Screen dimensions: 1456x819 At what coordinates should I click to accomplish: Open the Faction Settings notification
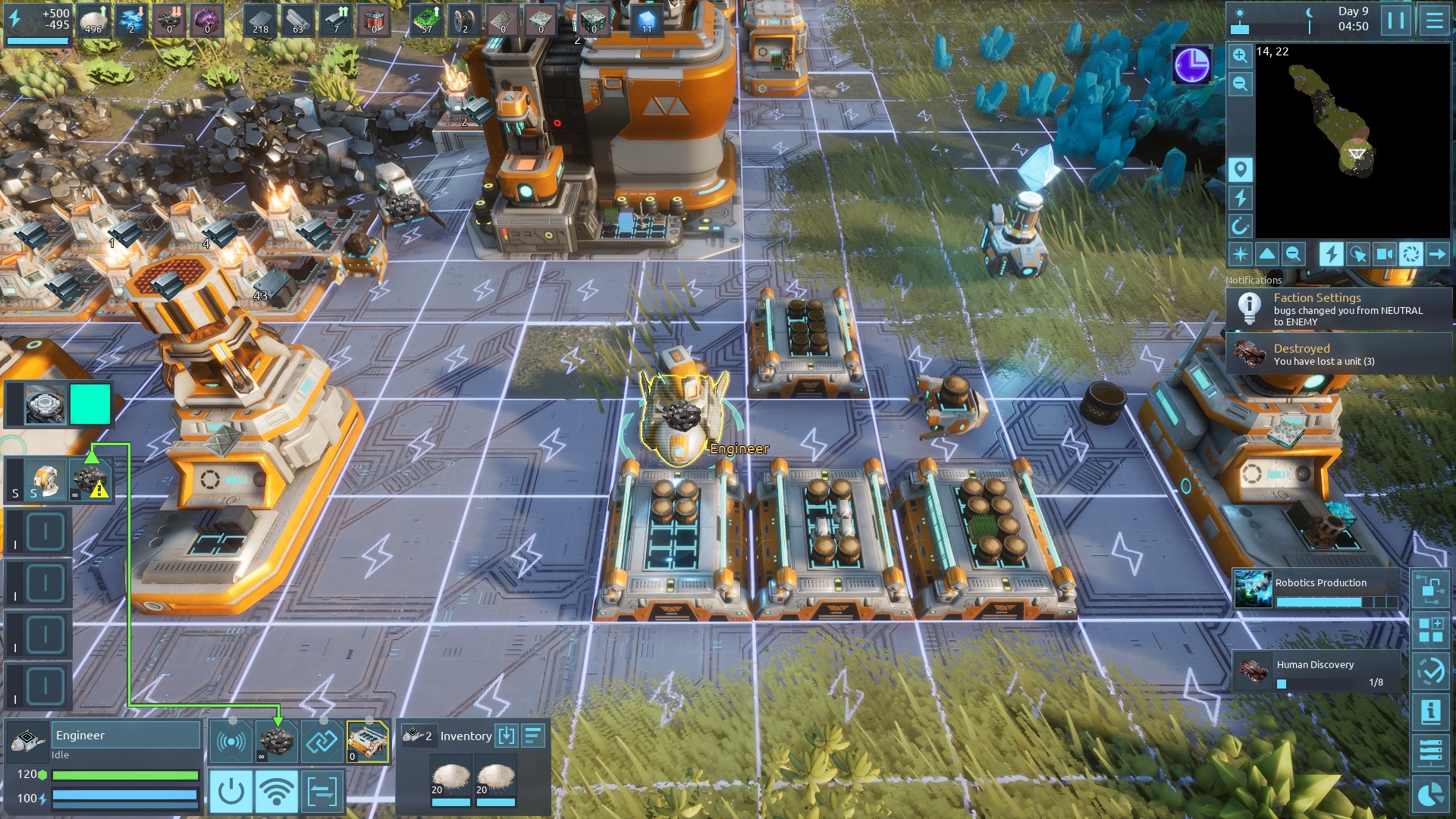pos(1338,309)
